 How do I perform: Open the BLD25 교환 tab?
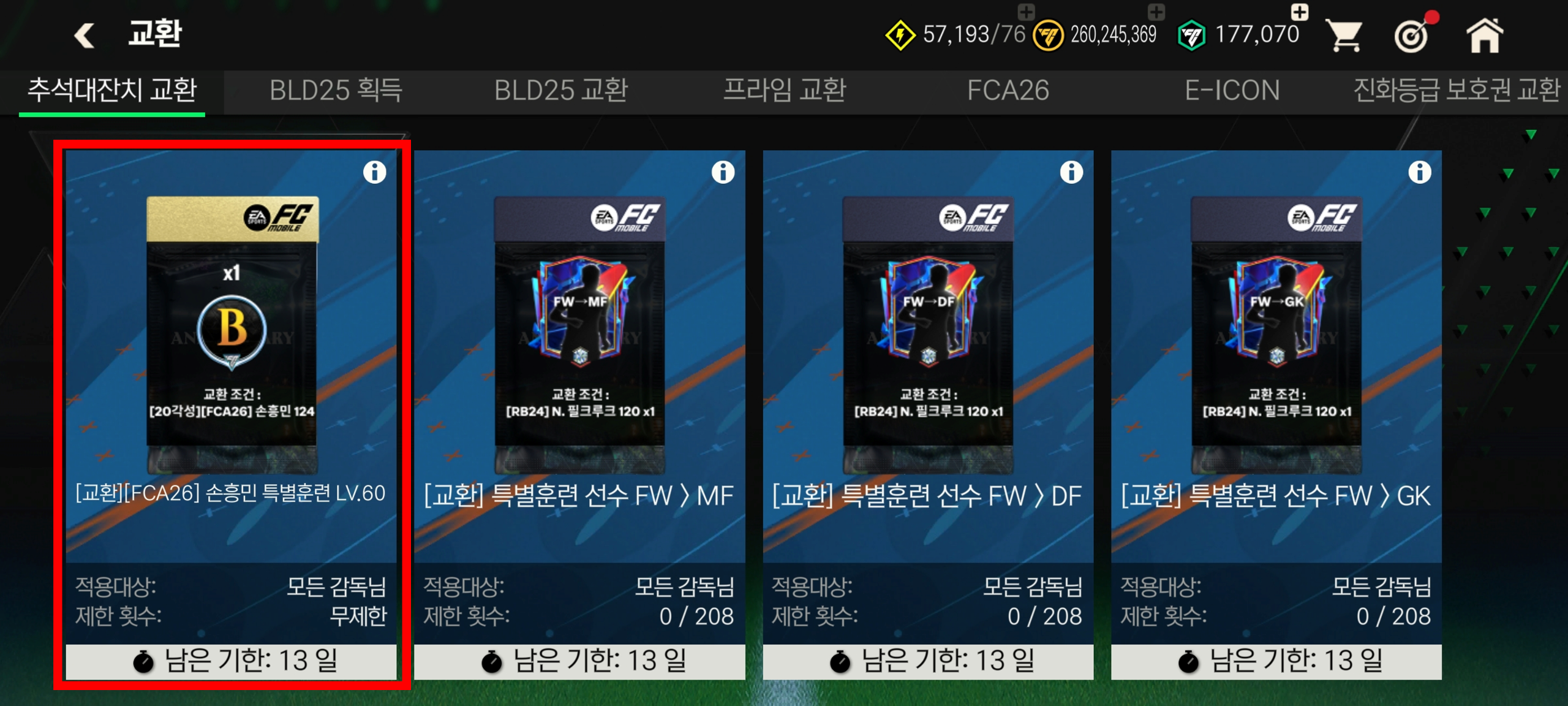pos(560,91)
